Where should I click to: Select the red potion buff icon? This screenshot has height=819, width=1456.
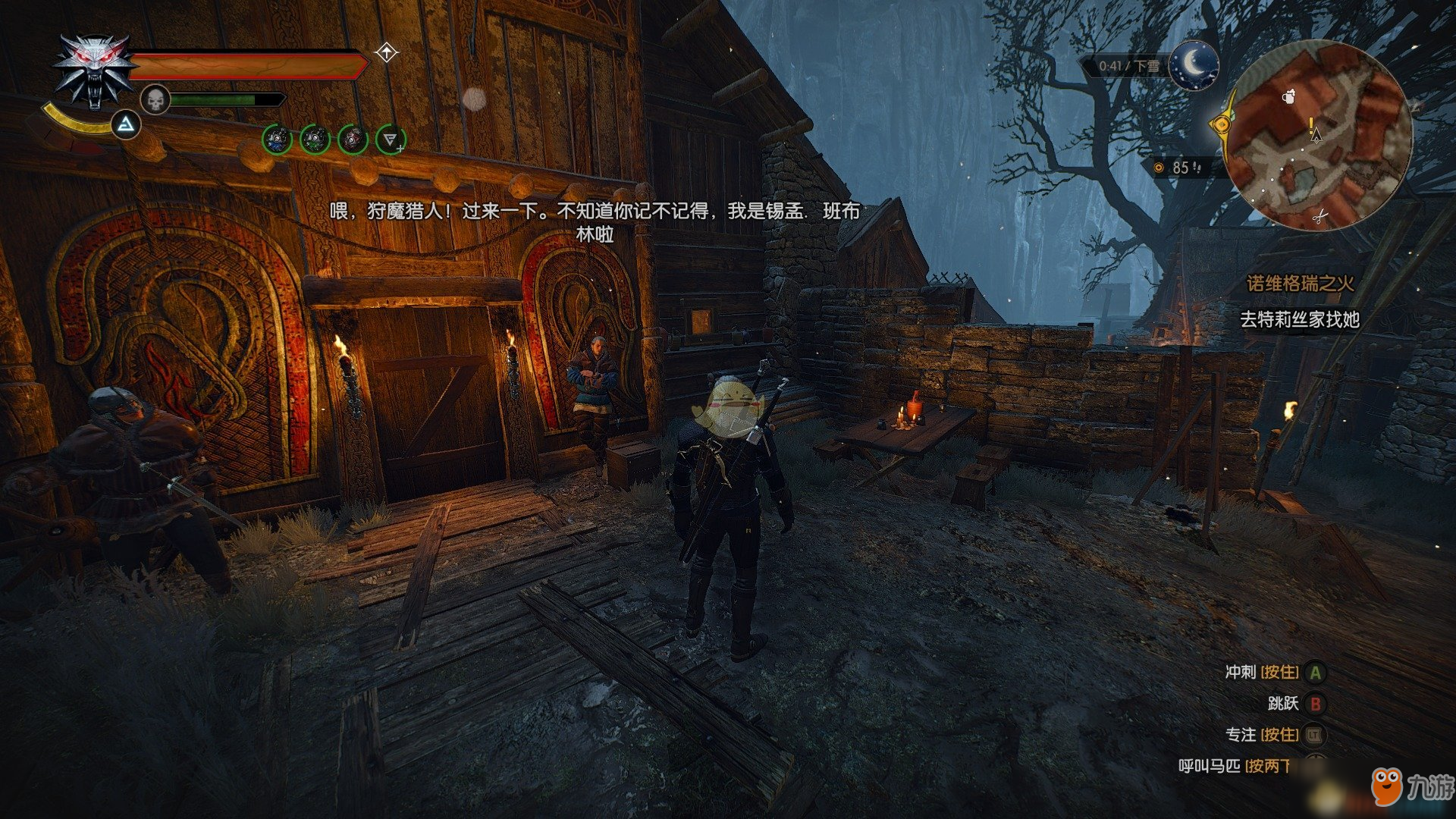(353, 140)
